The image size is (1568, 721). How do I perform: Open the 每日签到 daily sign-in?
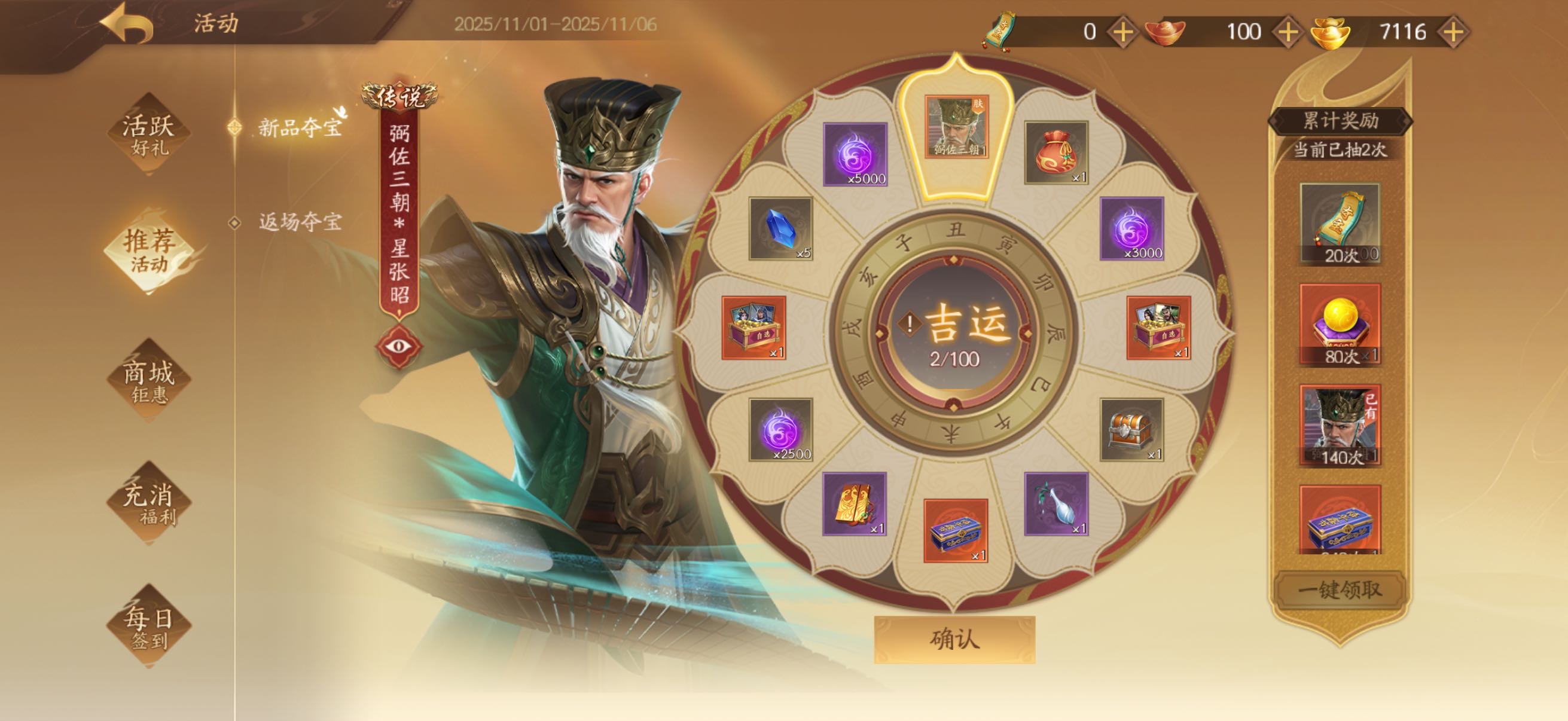148,627
